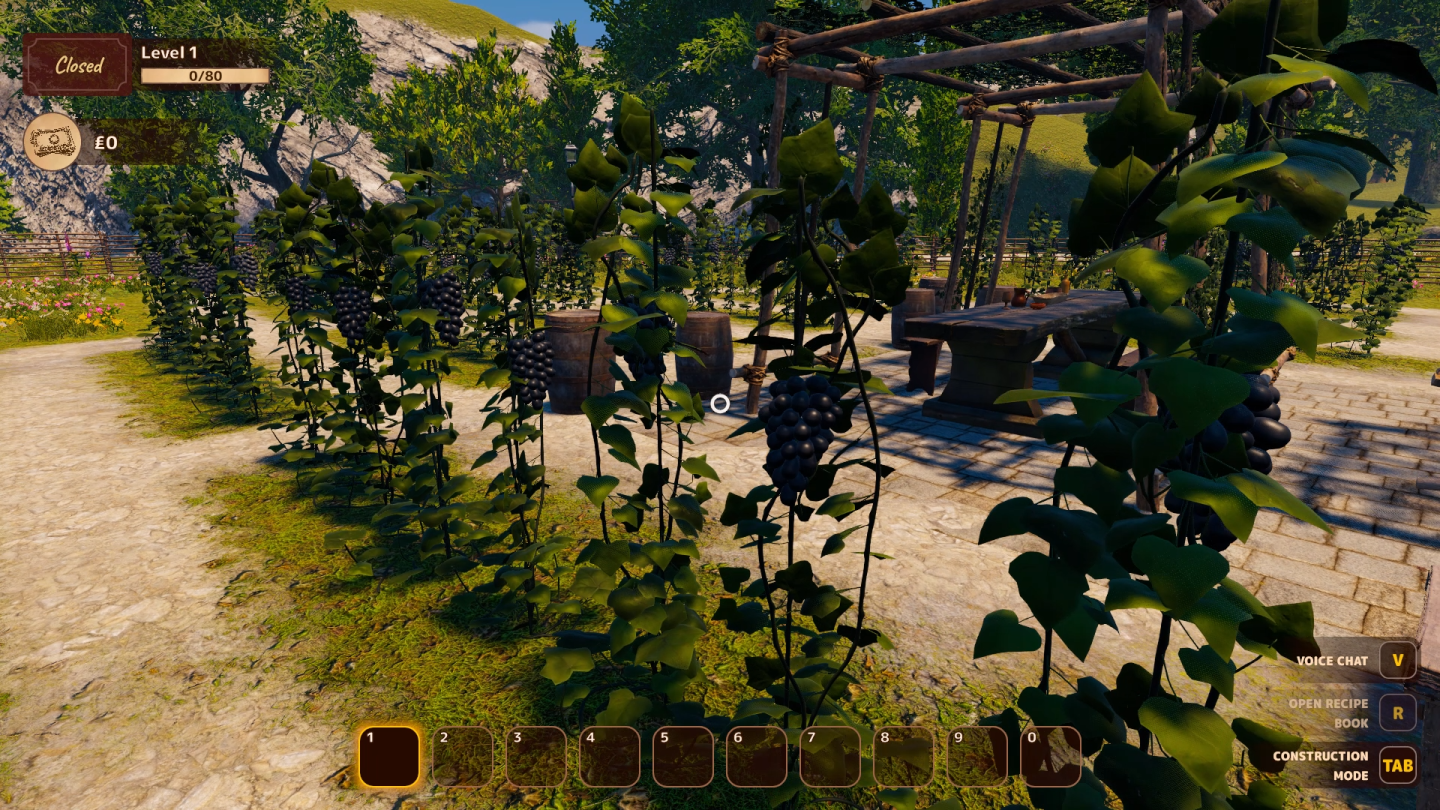The image size is (1440, 810).
Task: Choose hotbar slot 2
Action: [463, 756]
